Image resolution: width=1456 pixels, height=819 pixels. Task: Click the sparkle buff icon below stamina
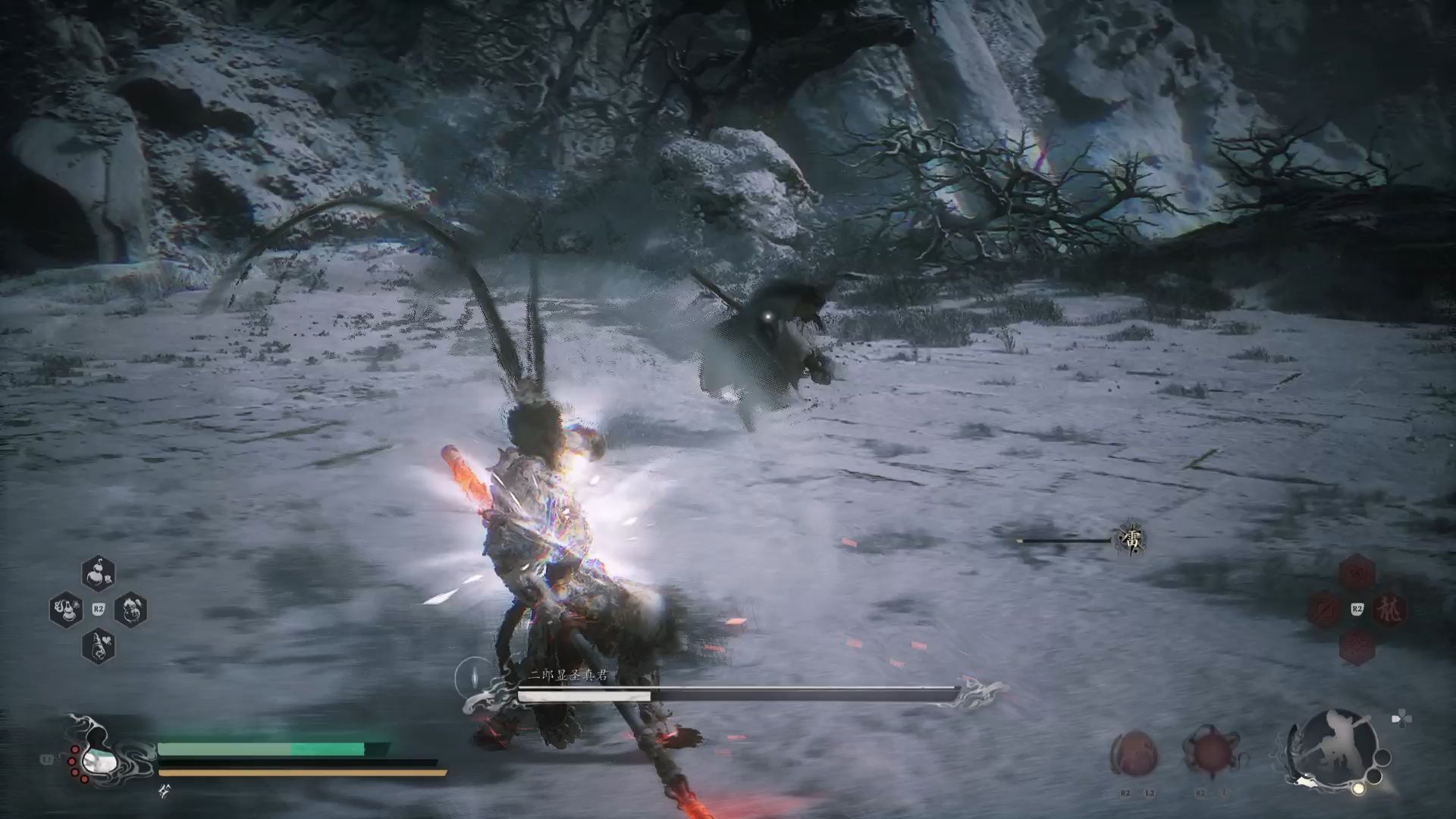tap(164, 792)
